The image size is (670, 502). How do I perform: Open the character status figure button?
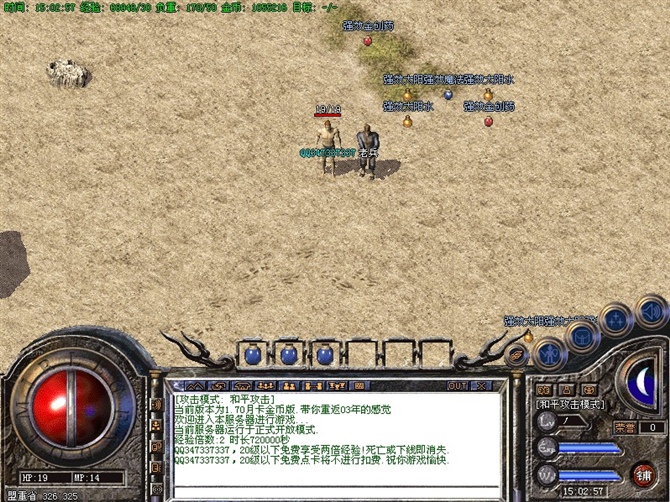(x=548, y=352)
